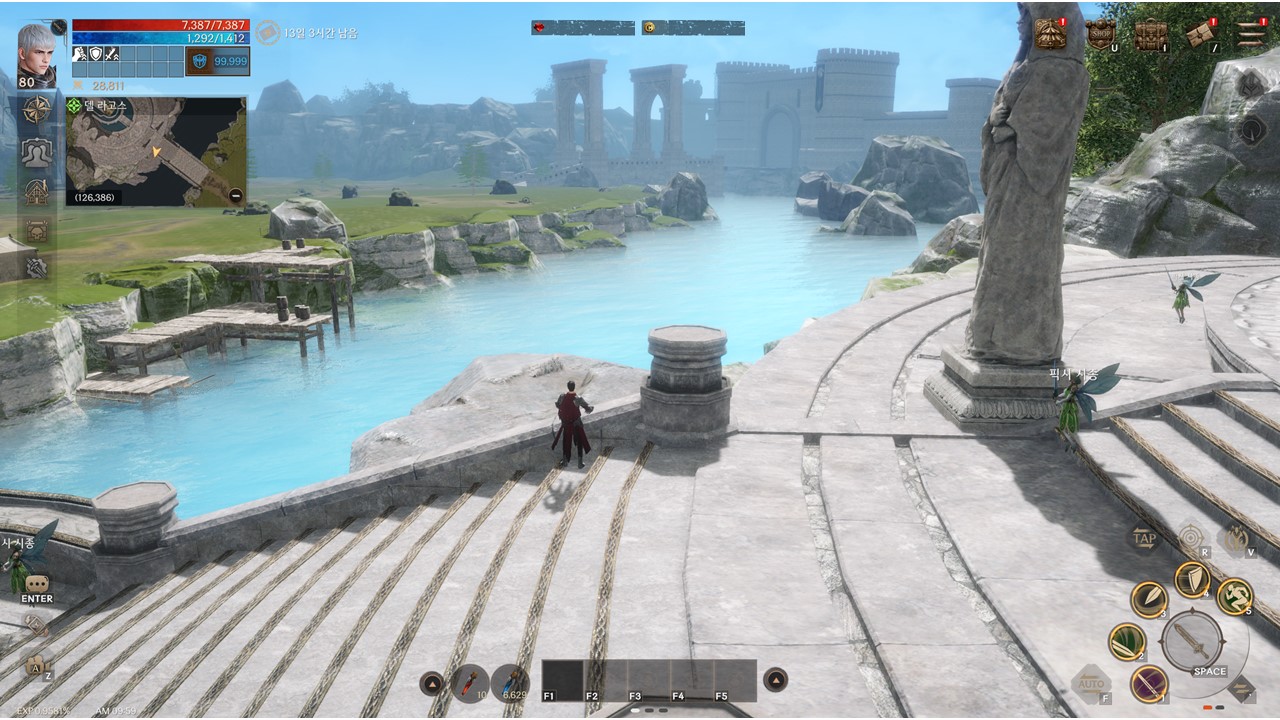Viewport: 1280px width, 720px height.
Task: Use the basic sword attack button
Action: point(1192,639)
